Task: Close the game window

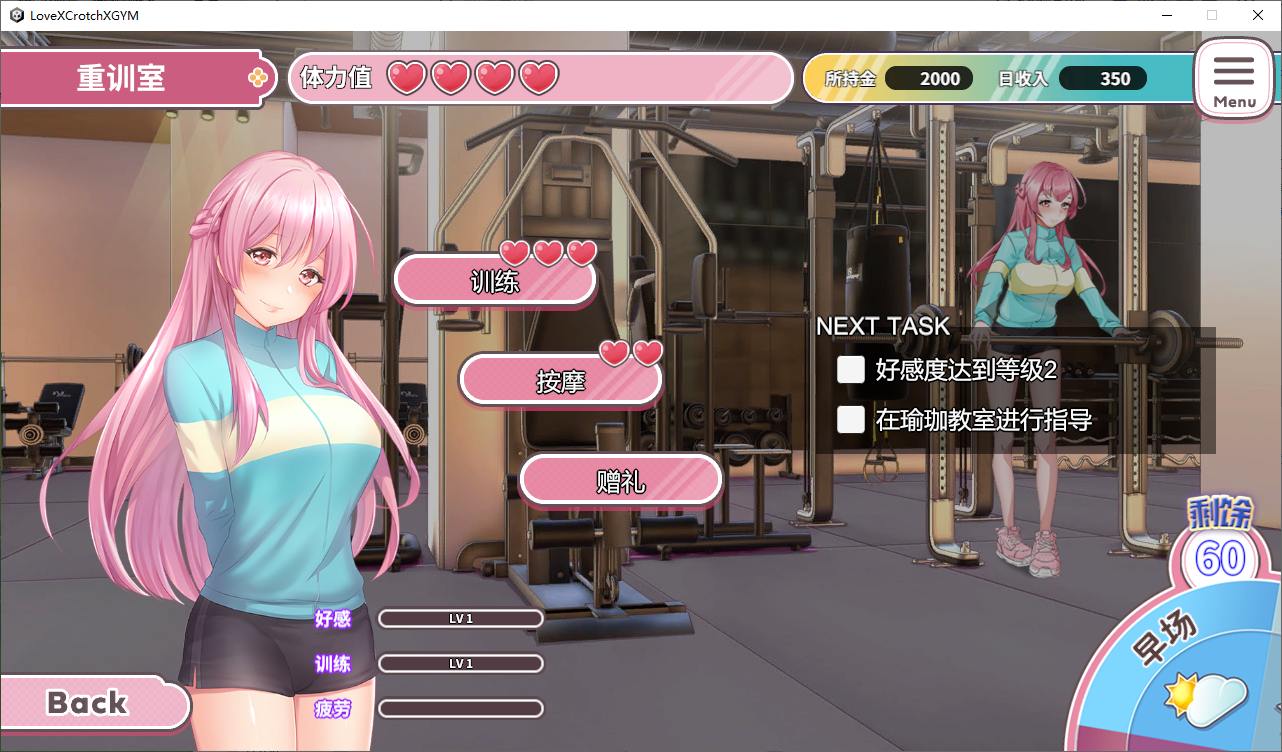Action: pyautogui.click(x=1258, y=15)
